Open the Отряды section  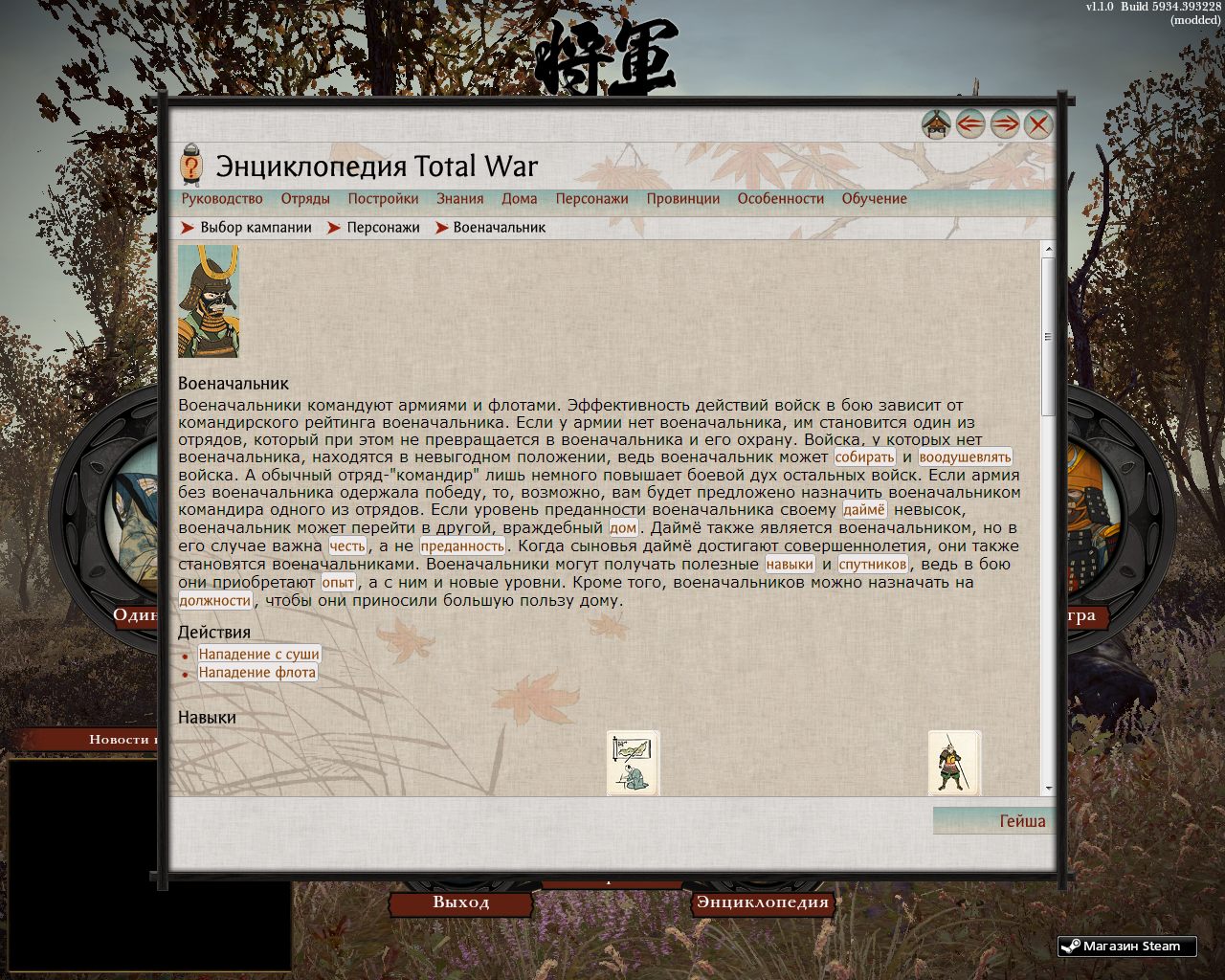(306, 198)
